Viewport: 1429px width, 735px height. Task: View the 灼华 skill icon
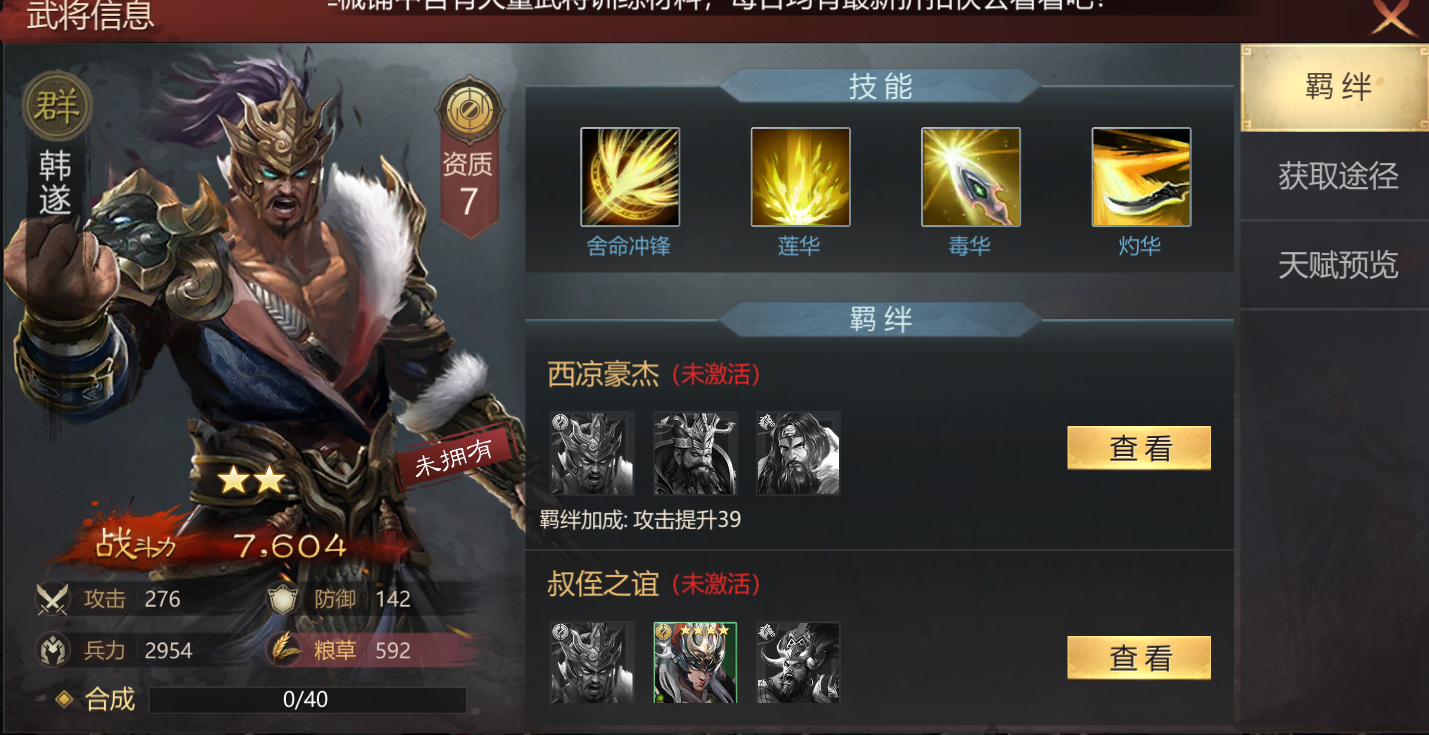tap(1140, 177)
